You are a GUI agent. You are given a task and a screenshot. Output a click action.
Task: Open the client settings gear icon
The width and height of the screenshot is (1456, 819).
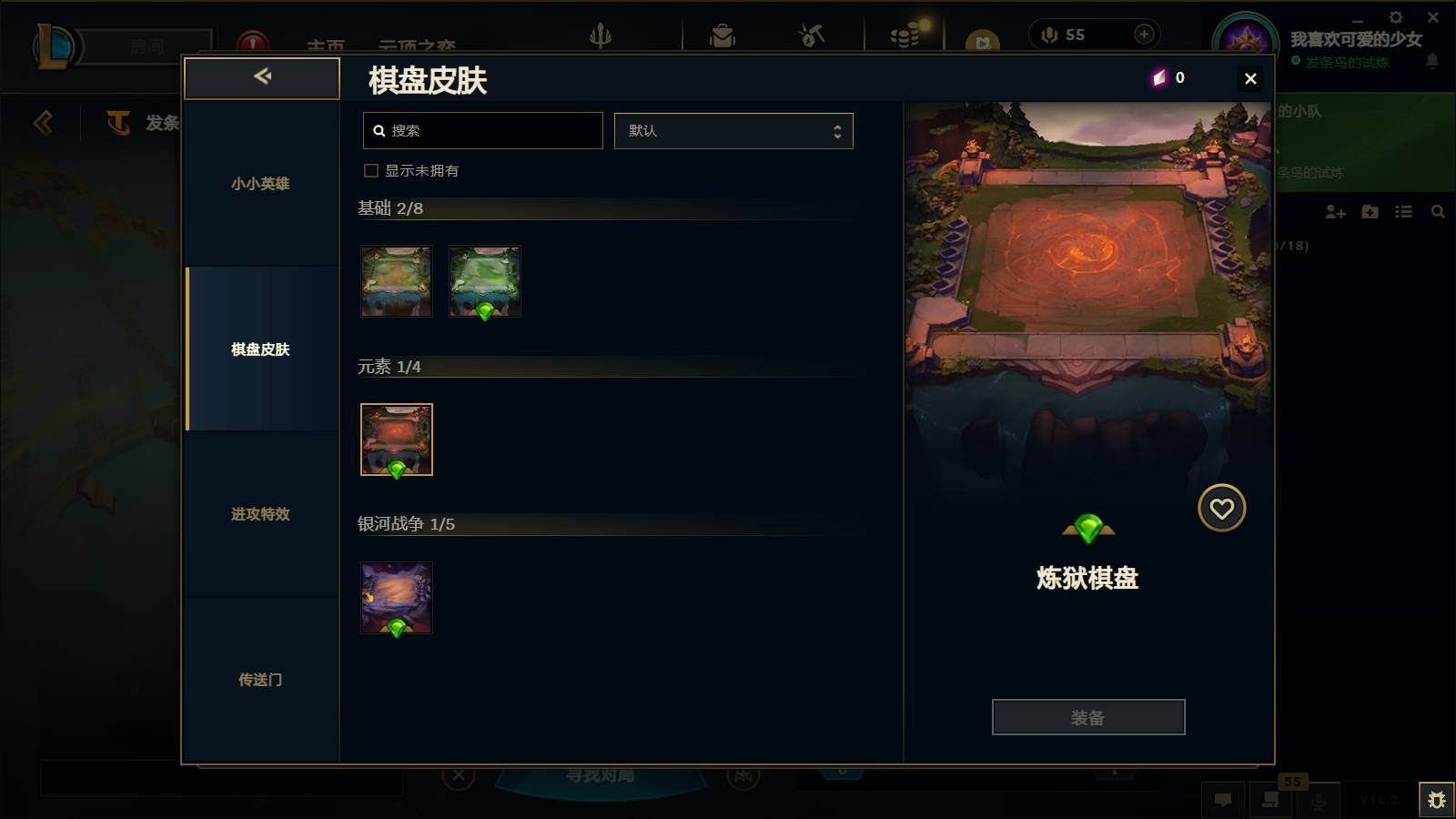point(1395,16)
